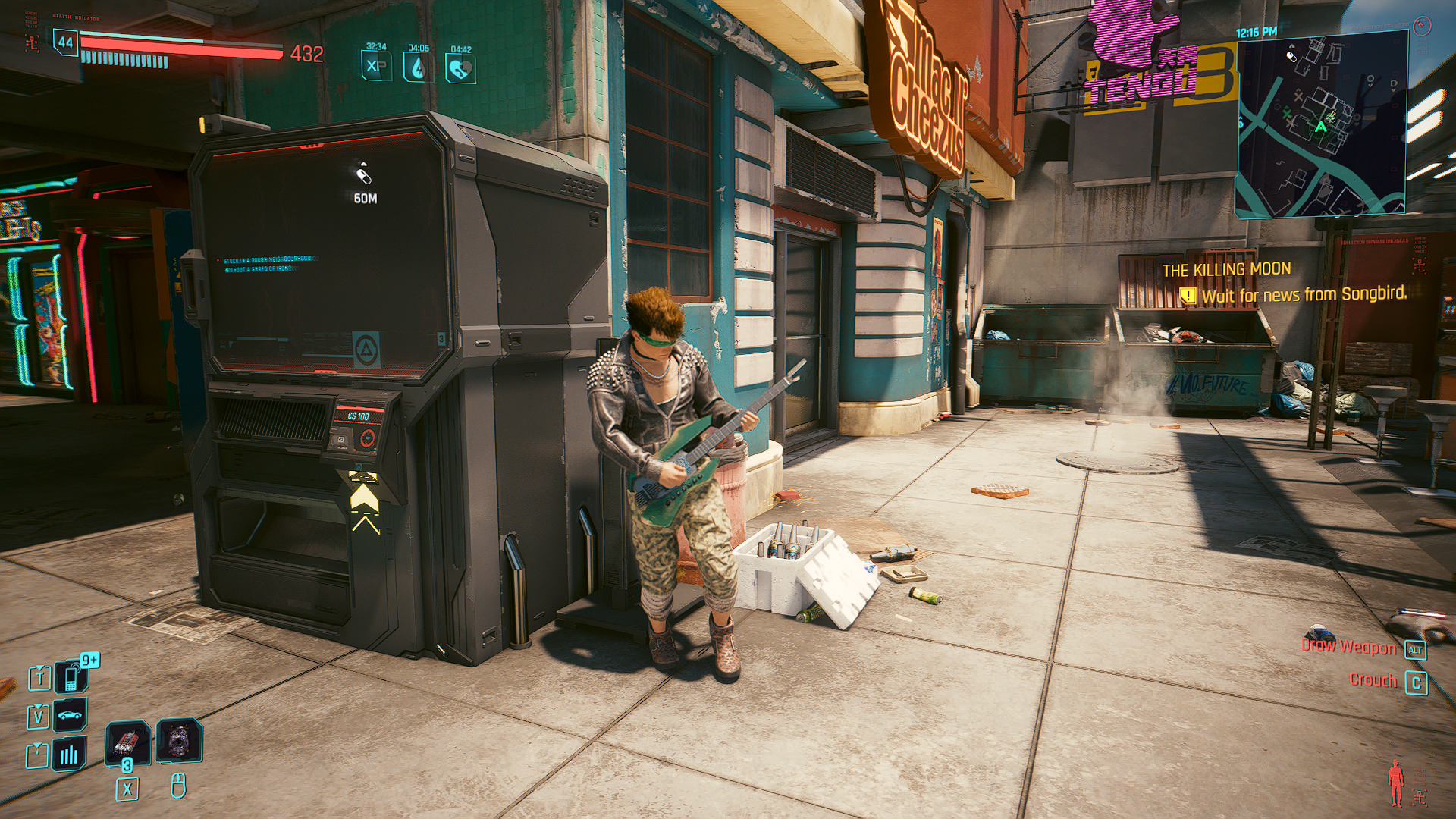Click the level 44 badge
1456x819 pixels.
(x=66, y=42)
